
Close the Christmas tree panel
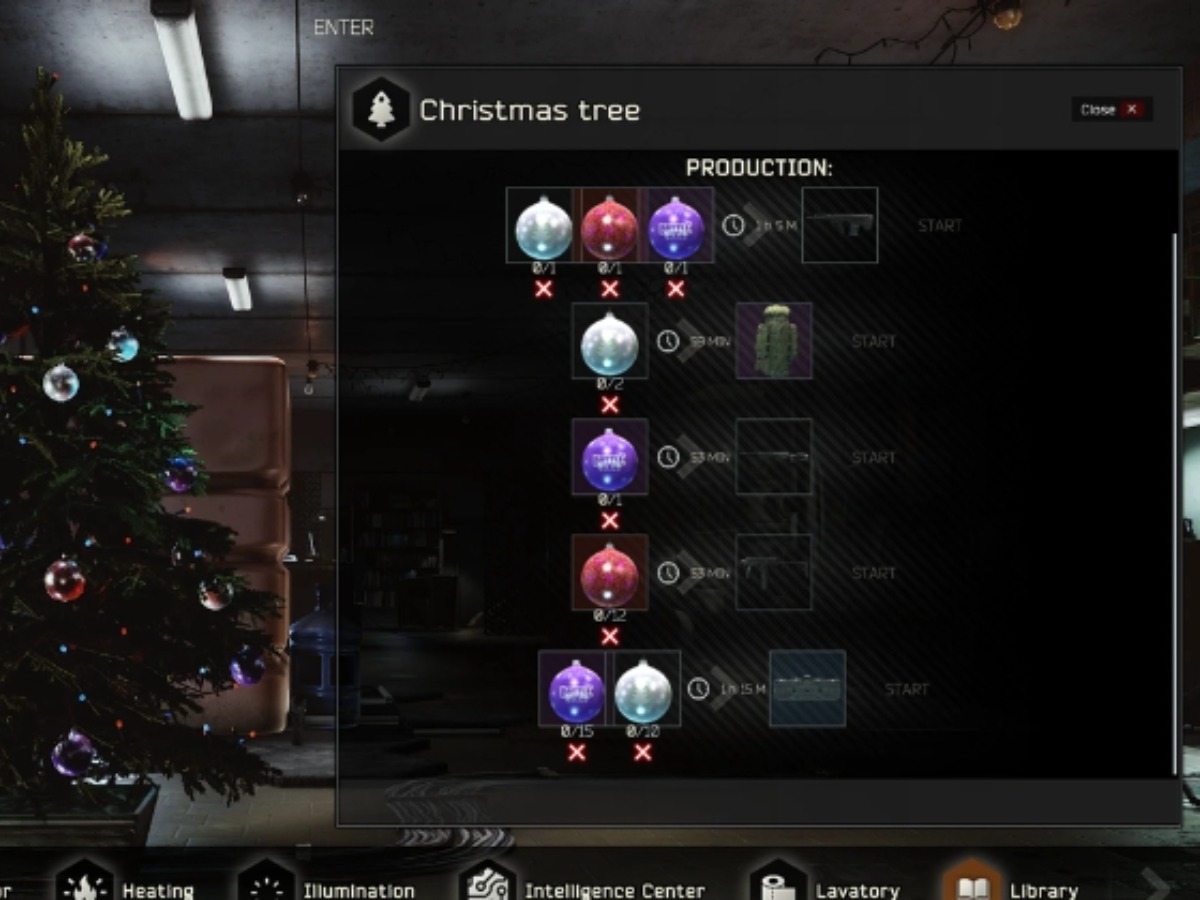[x=1111, y=110]
